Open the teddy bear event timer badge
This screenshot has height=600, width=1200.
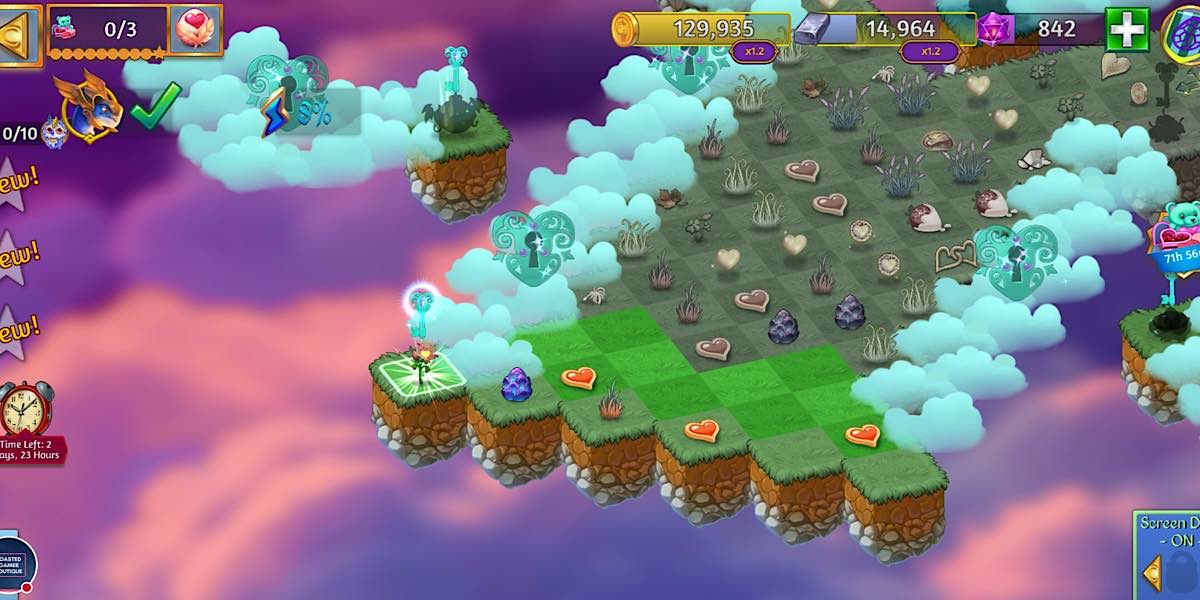click(1180, 238)
